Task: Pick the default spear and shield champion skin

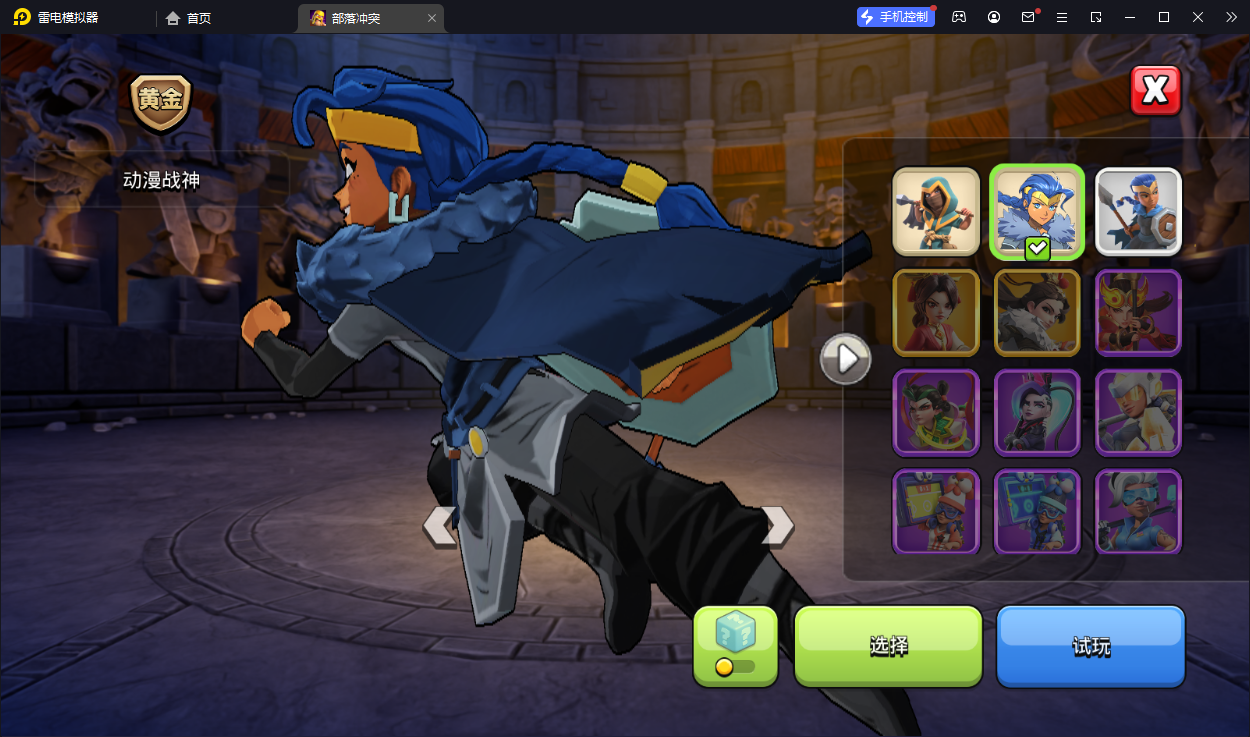Action: click(x=1138, y=212)
